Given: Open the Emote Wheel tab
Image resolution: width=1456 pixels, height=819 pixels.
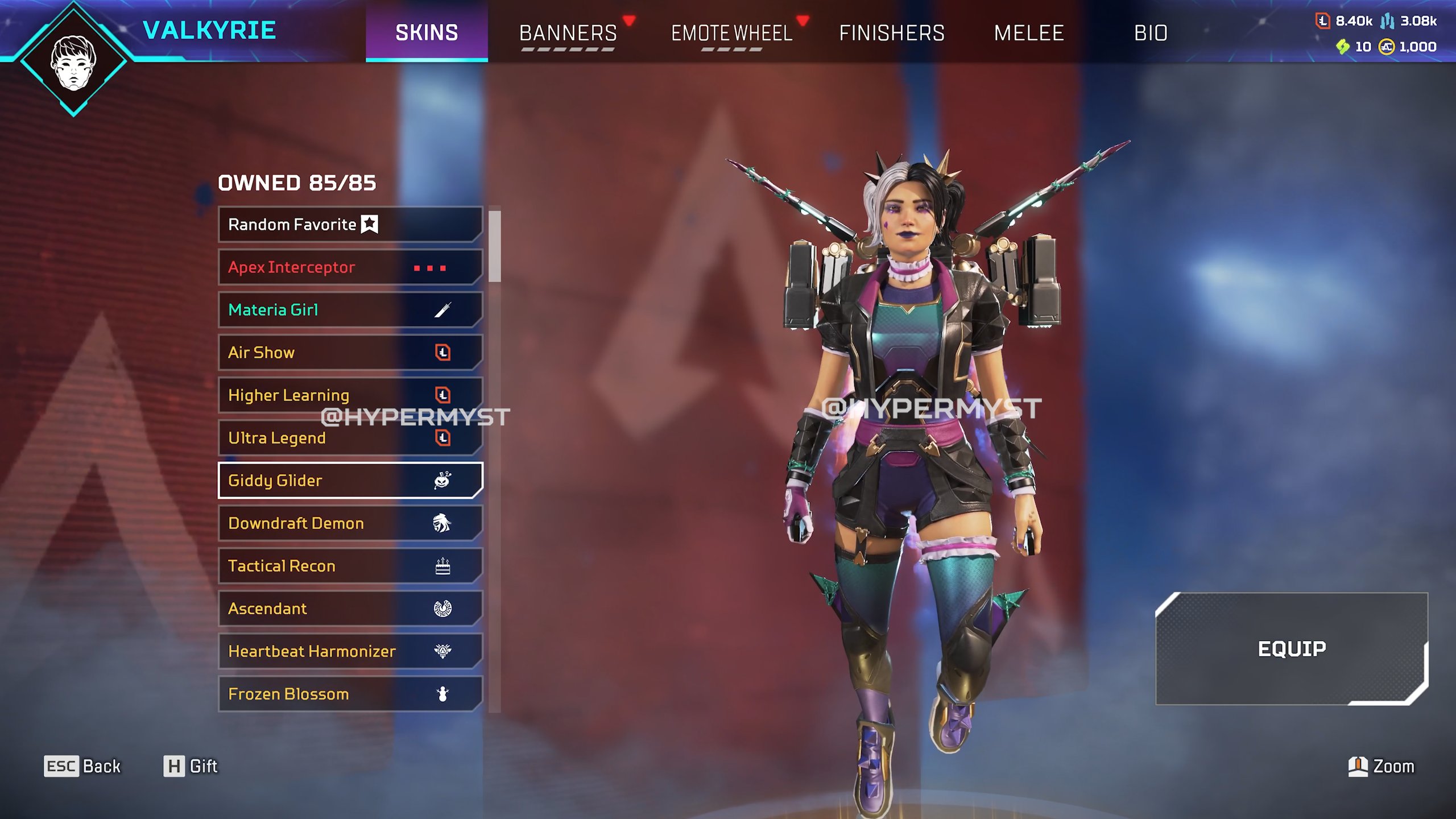Looking at the screenshot, I should click(731, 32).
